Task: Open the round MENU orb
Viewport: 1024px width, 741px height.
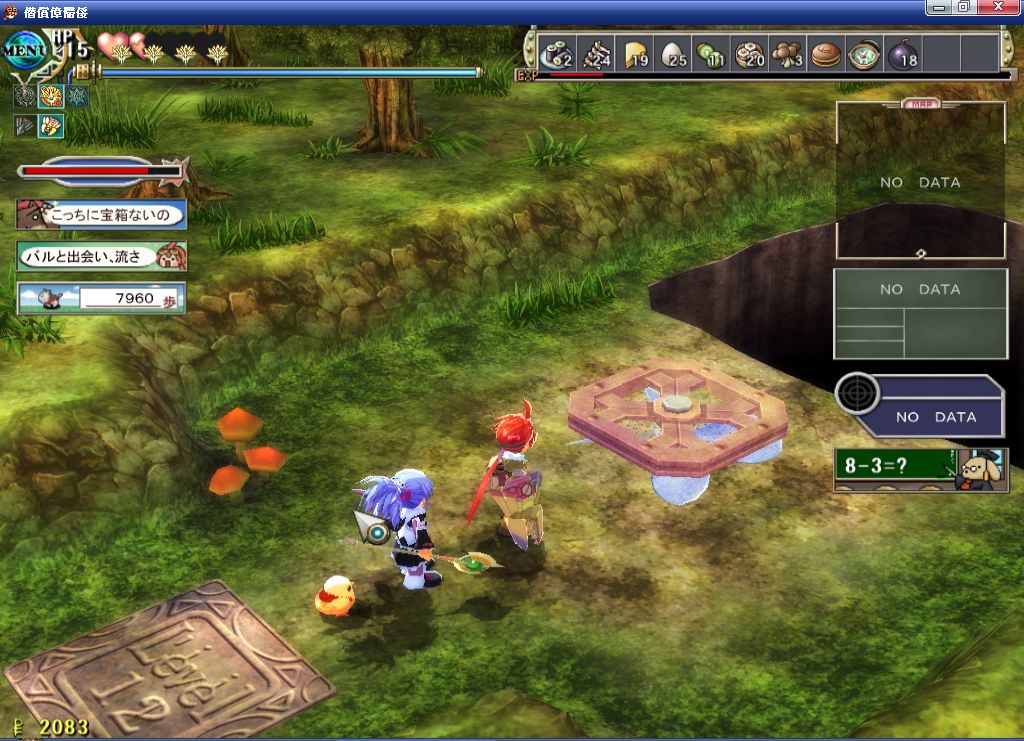Action: pos(24,49)
